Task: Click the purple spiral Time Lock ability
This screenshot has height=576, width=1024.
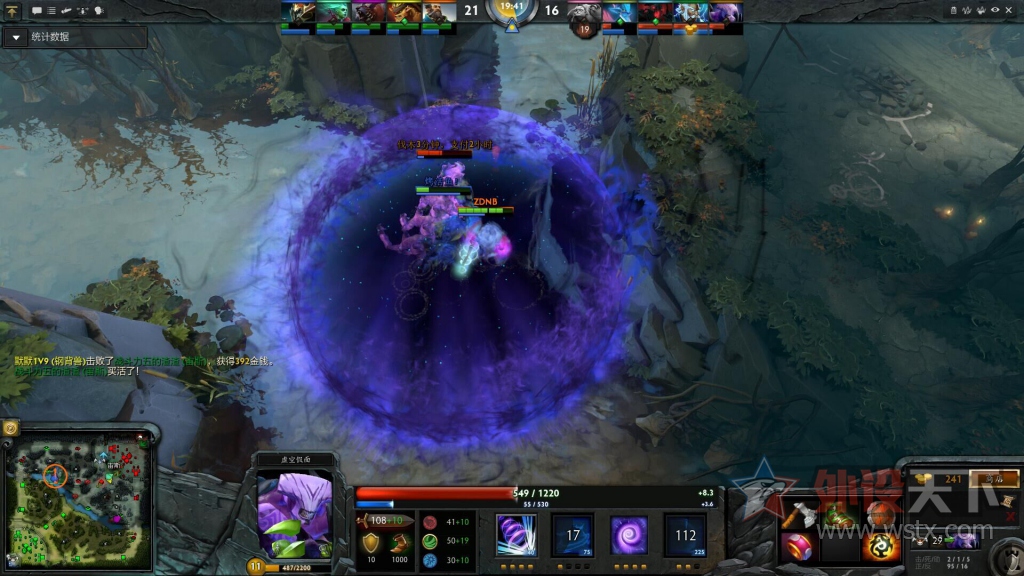Action: tap(629, 535)
